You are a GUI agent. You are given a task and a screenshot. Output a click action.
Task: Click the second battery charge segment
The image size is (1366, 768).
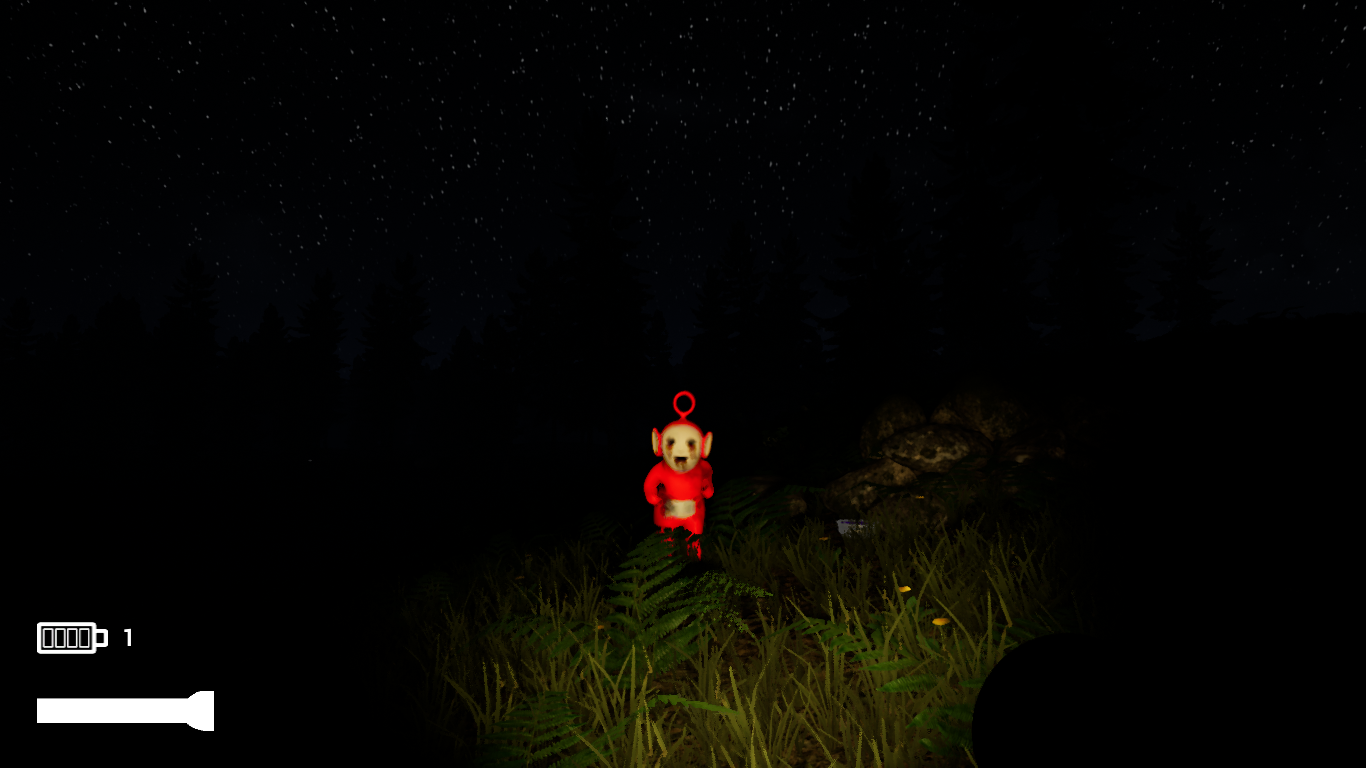coord(61,637)
